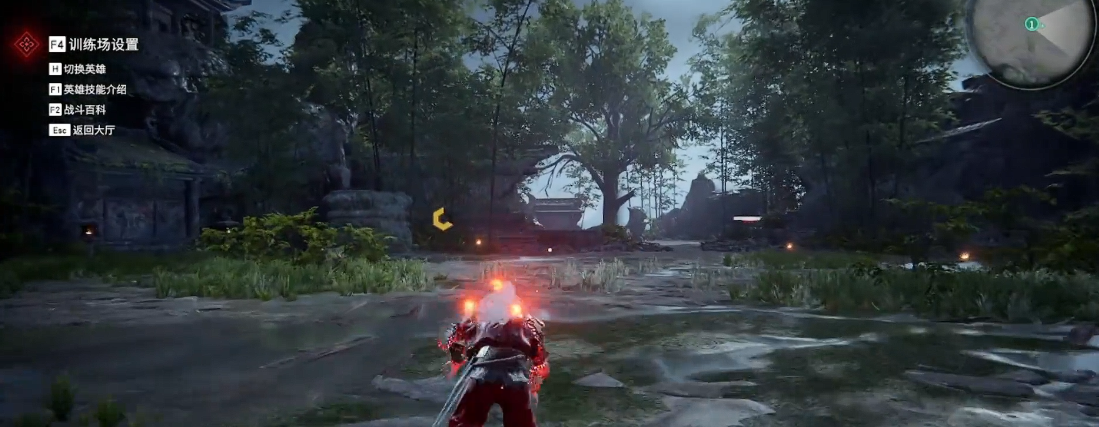Open the 训练场设置 training ground settings
This screenshot has width=1099, height=427.
pos(103,44)
